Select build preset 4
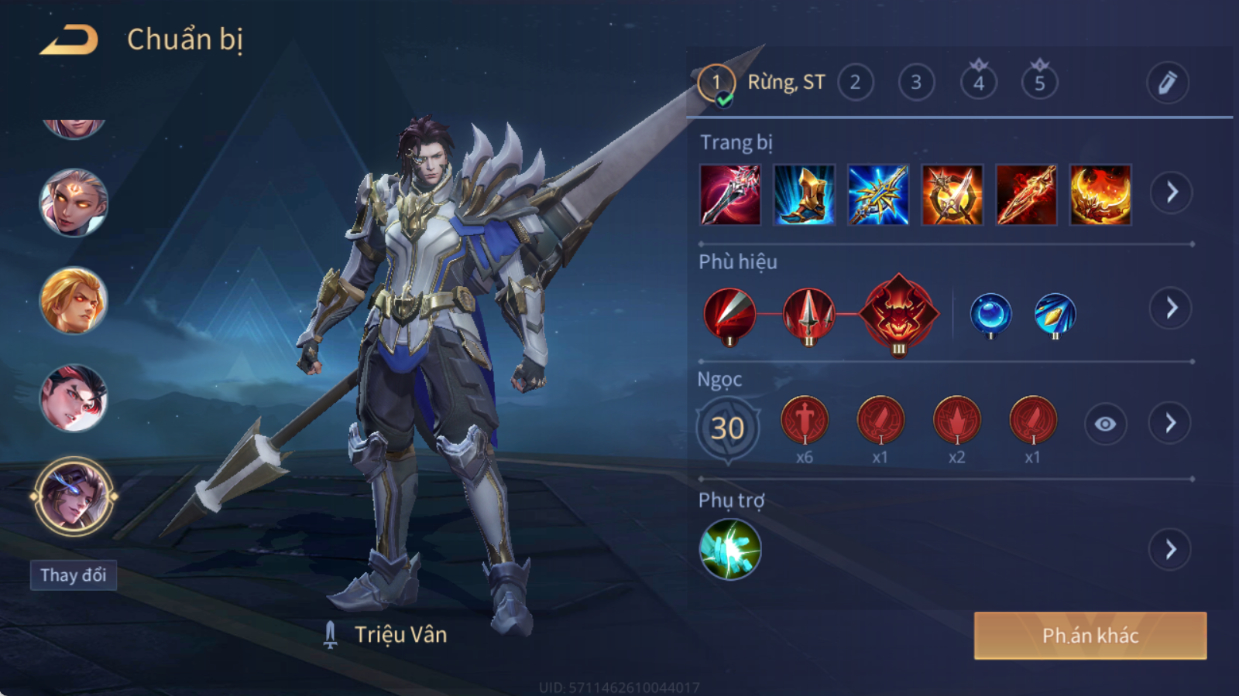 pyautogui.click(x=978, y=82)
